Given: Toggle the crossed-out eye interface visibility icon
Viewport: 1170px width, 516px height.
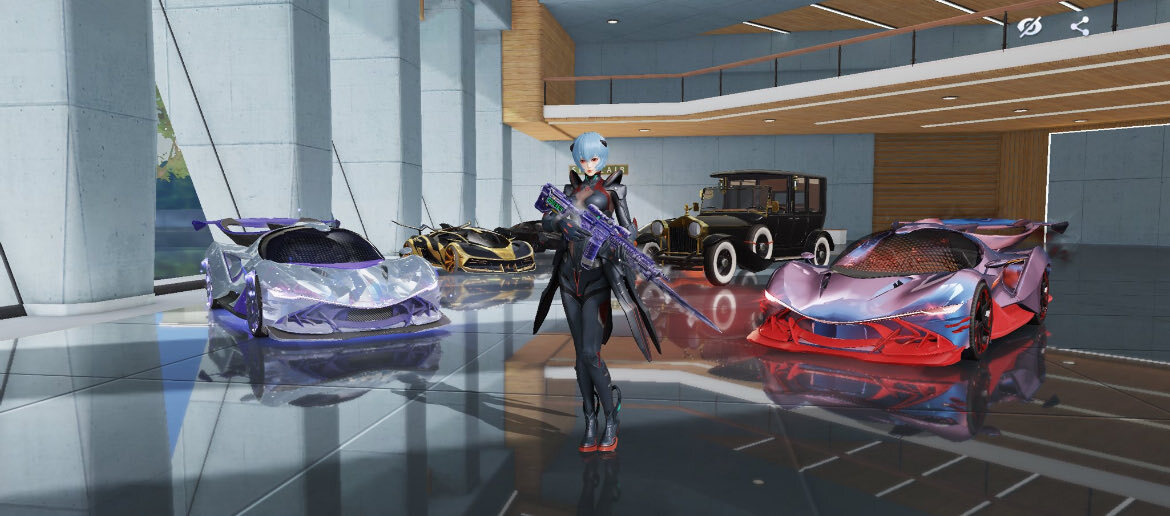Looking at the screenshot, I should (x=1029, y=27).
